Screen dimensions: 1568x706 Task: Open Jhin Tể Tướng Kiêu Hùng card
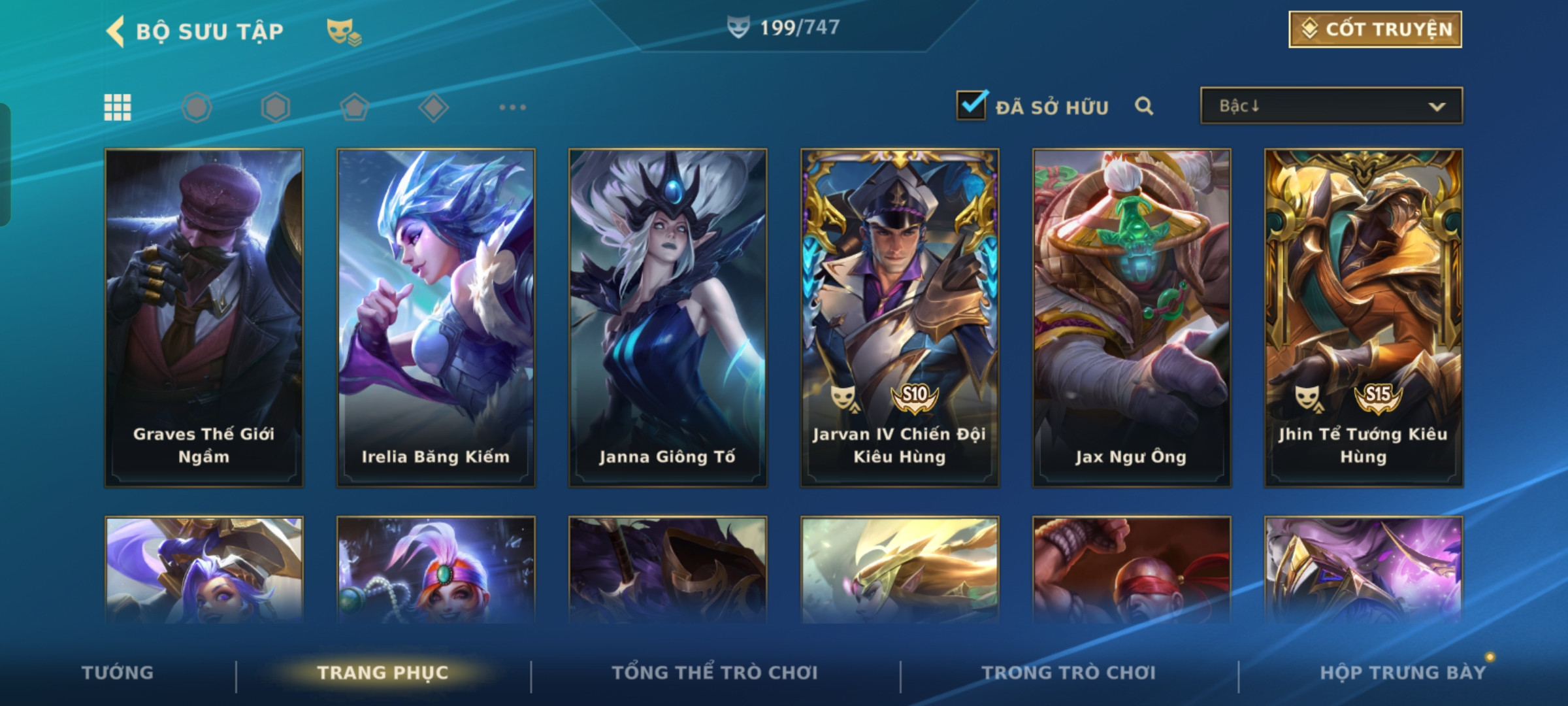[1364, 318]
